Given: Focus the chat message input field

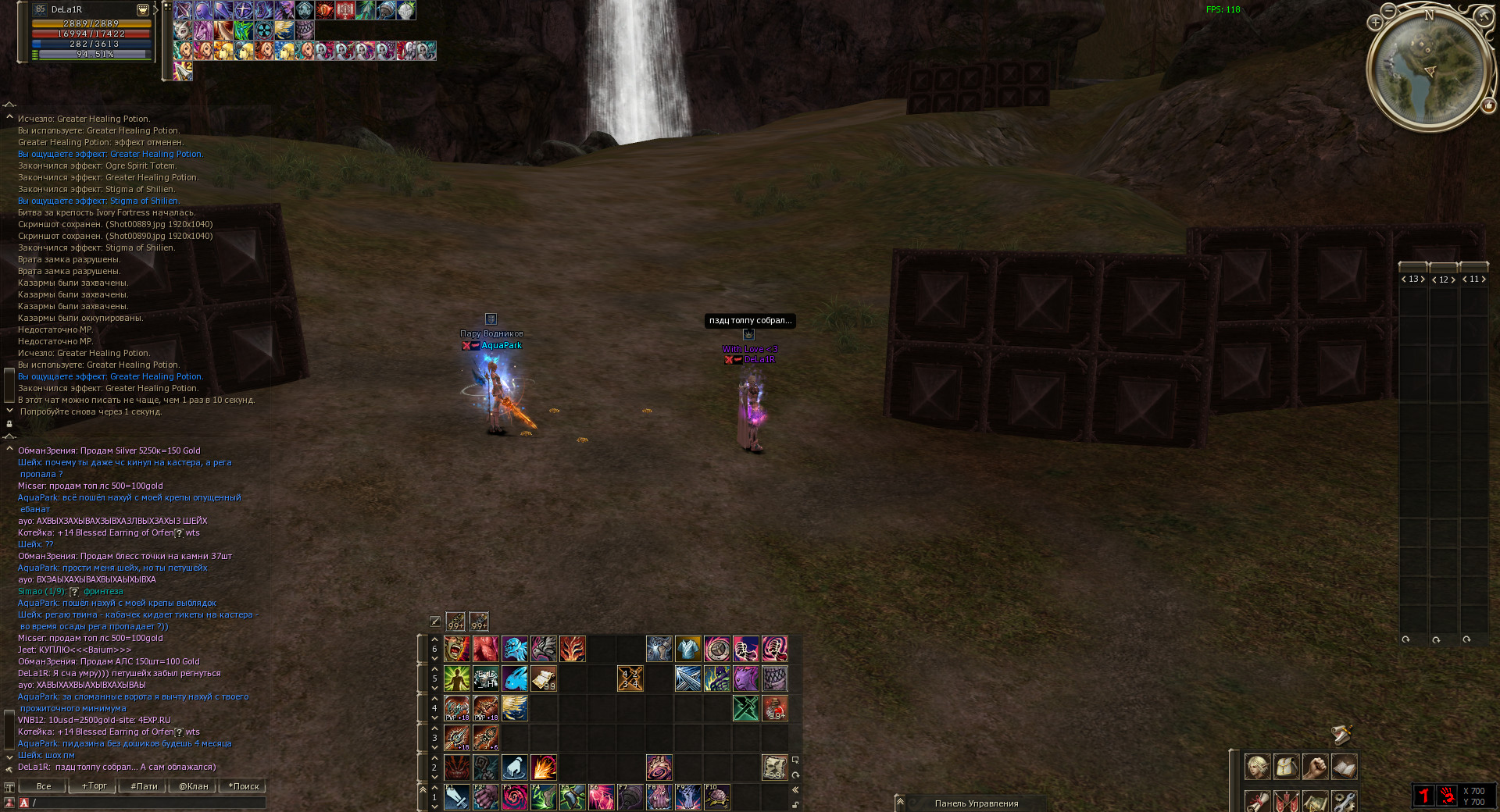Looking at the screenshot, I should (148, 803).
